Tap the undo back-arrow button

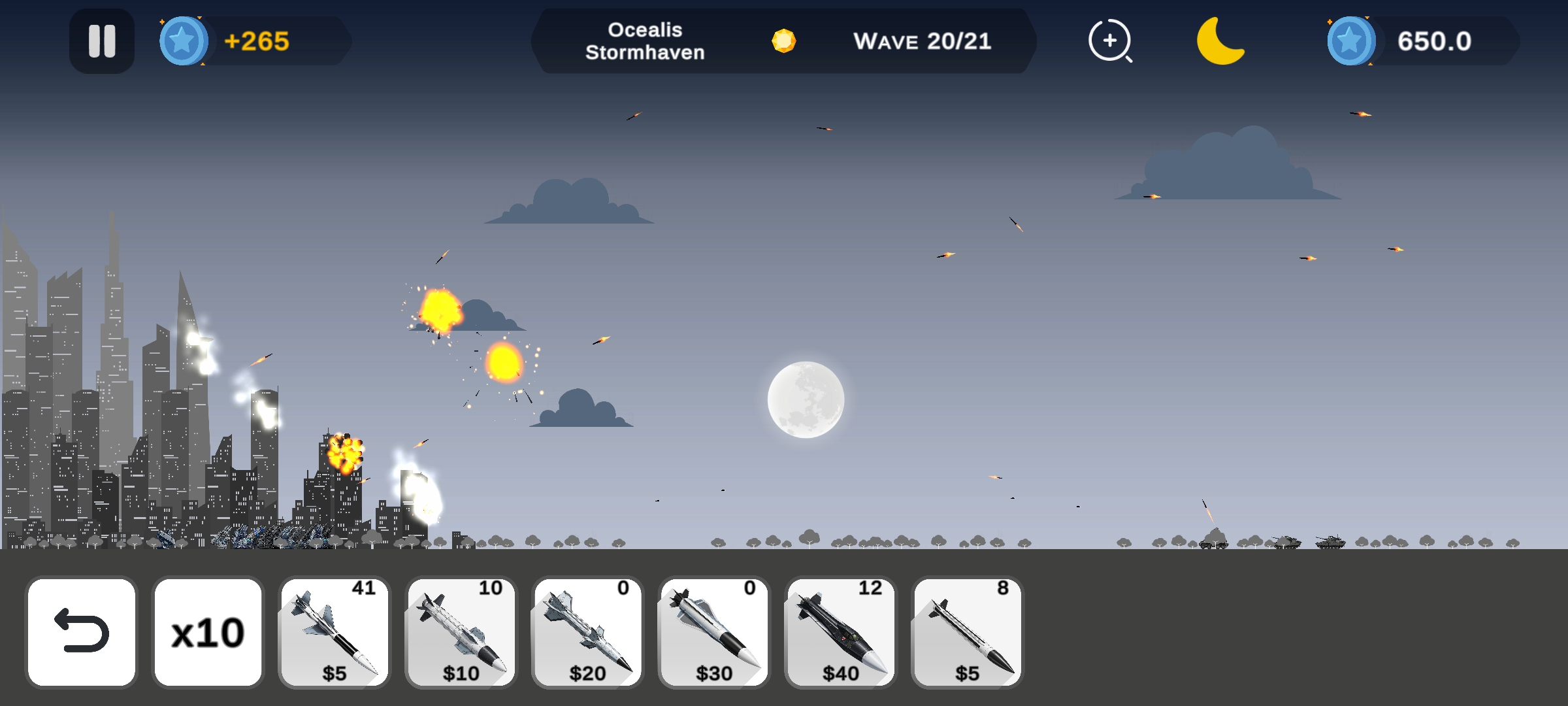pos(80,631)
